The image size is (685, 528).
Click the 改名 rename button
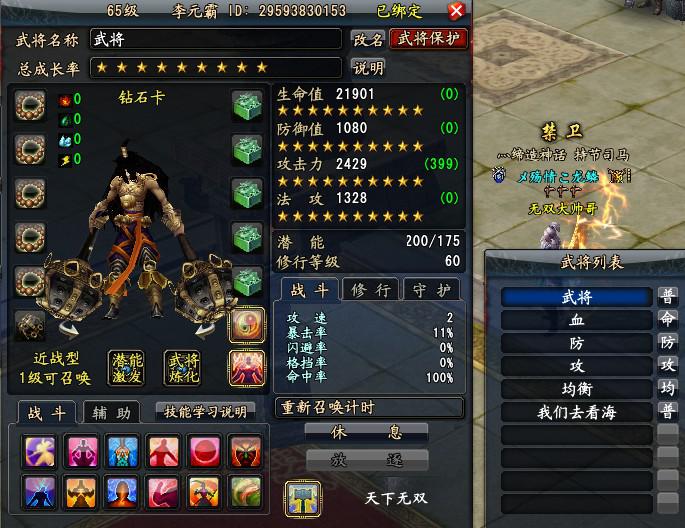pos(368,39)
